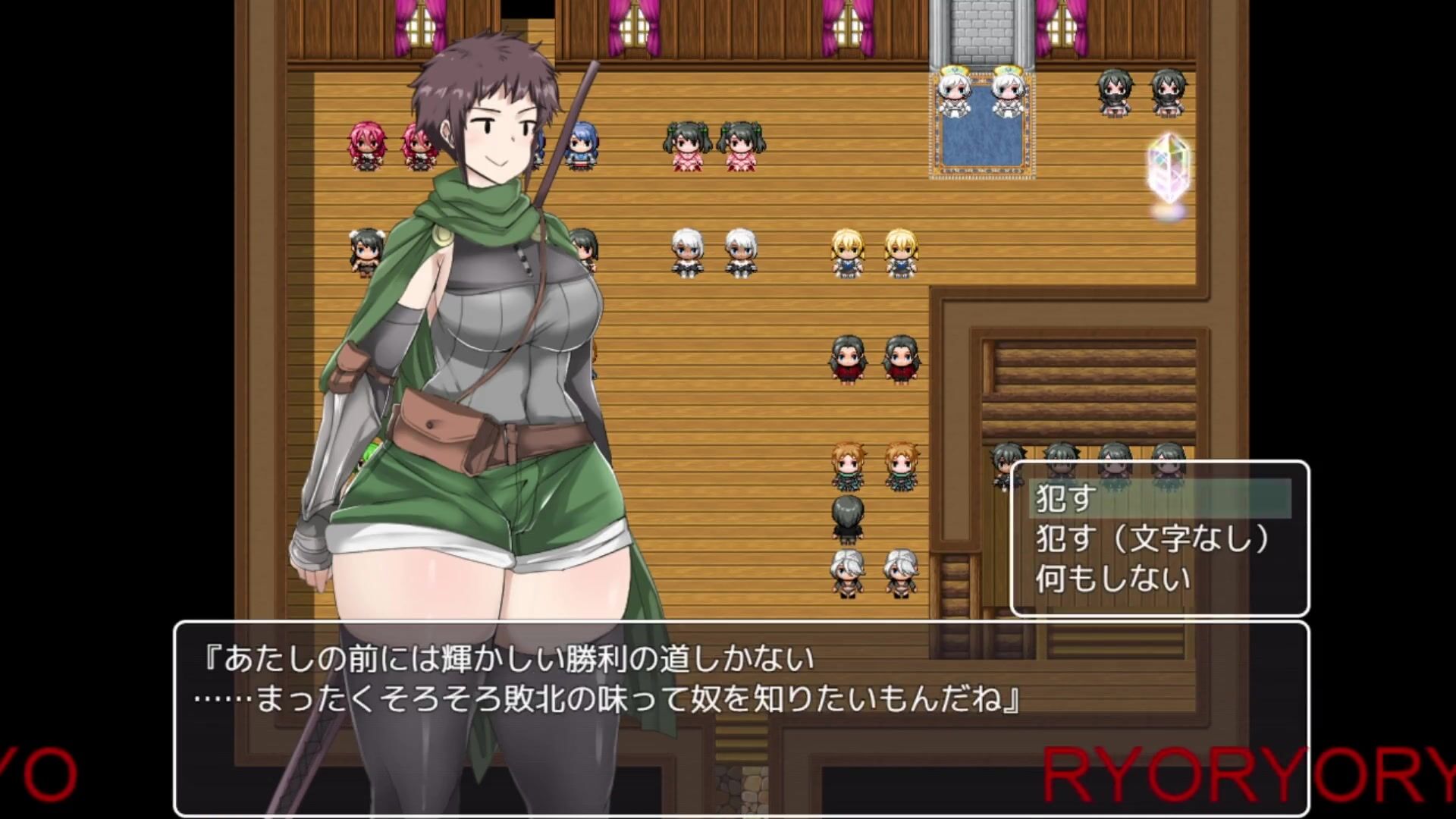Screen dimensions: 1456x819
Task: Select the 犯す（文字なし）choice
Action: pos(1153,539)
